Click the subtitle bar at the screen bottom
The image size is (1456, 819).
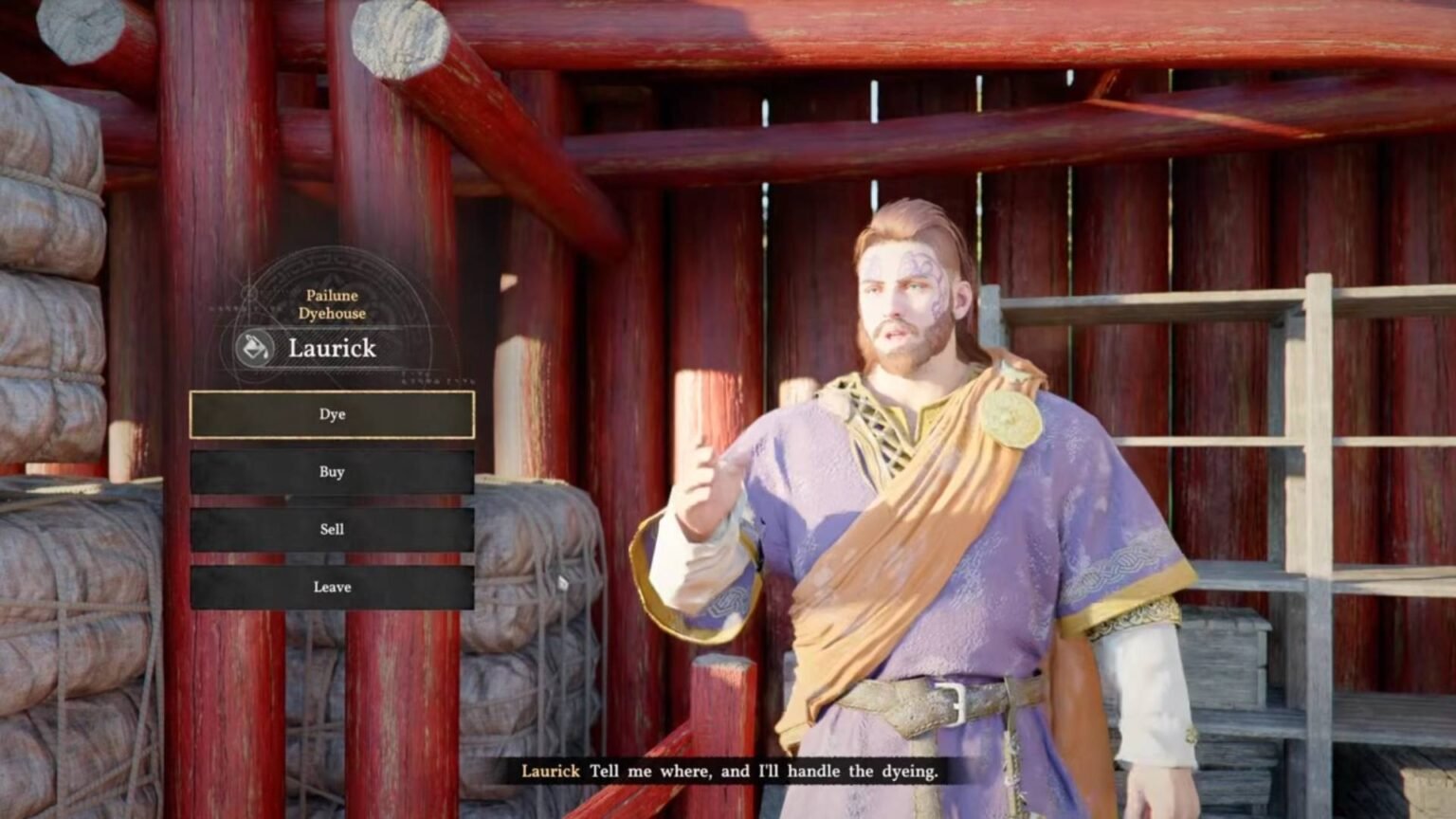pos(728,773)
